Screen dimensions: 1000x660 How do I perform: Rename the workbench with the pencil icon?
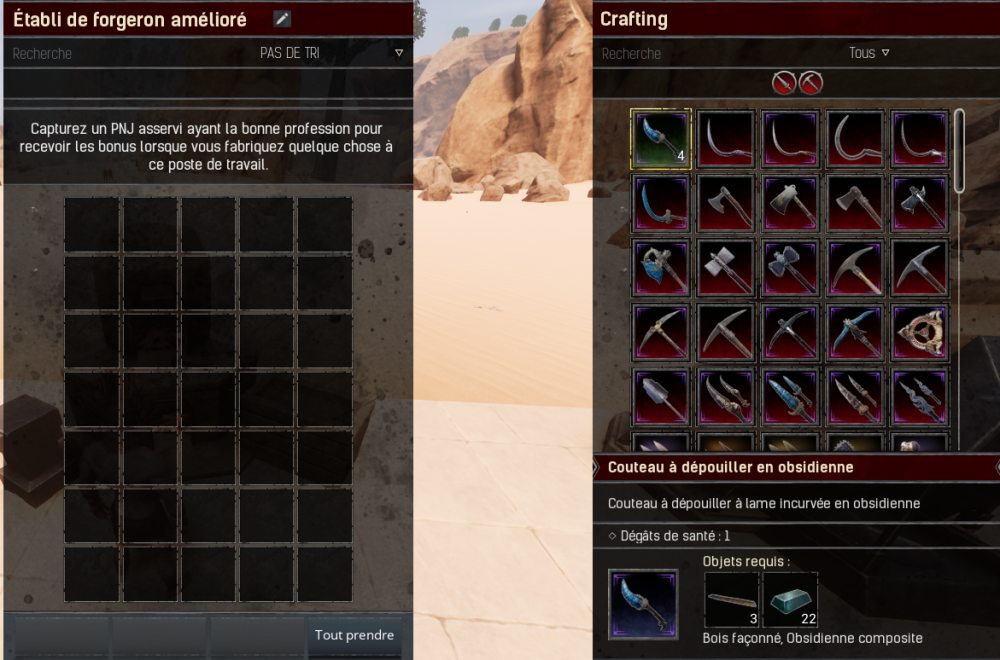(282, 19)
